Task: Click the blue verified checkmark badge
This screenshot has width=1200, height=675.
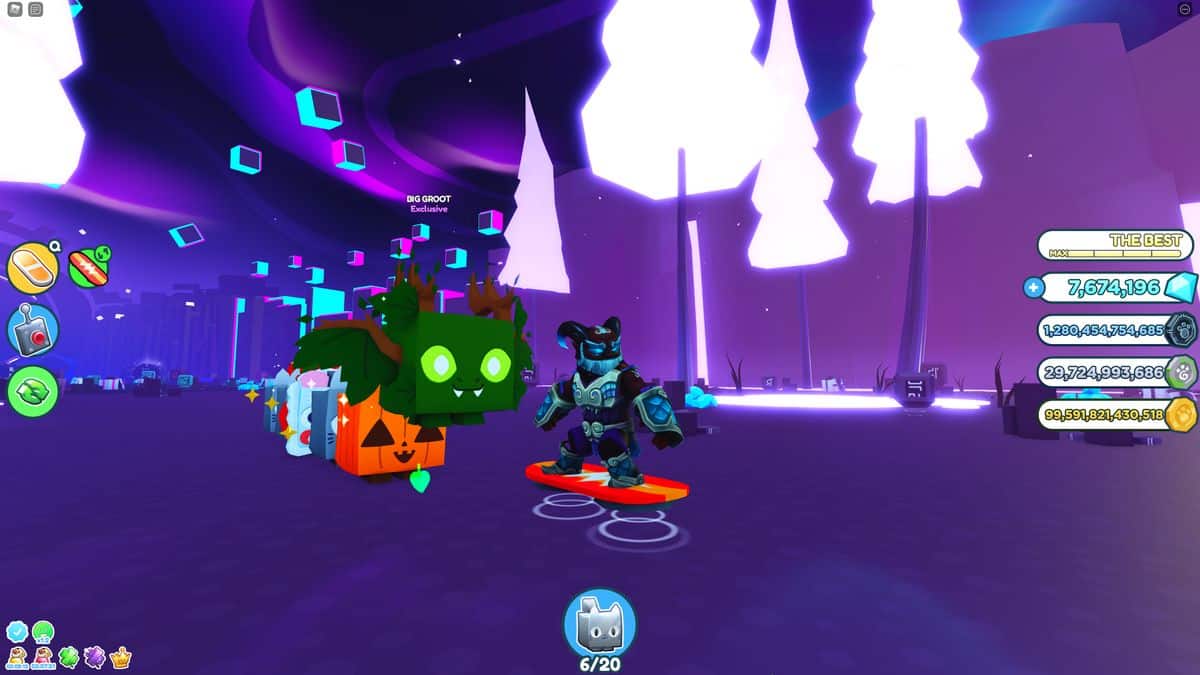Action: coord(17,631)
